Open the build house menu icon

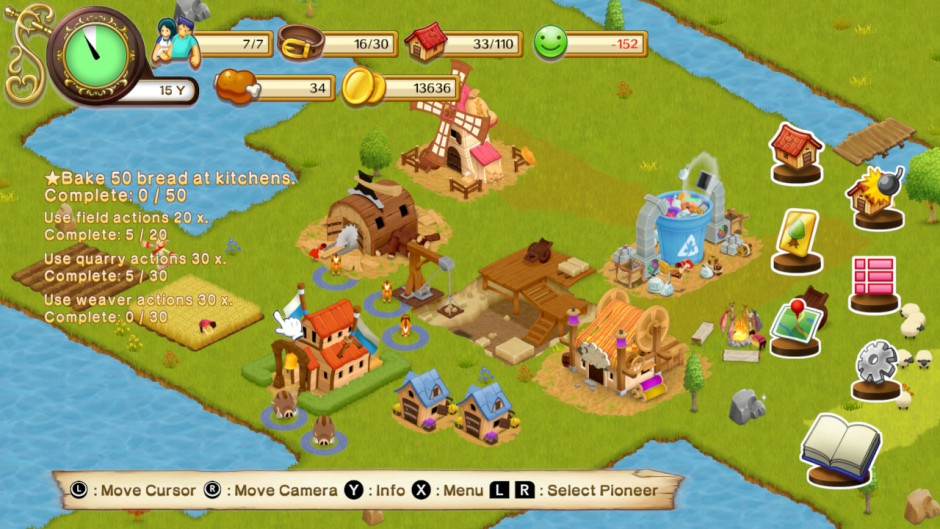tap(796, 149)
